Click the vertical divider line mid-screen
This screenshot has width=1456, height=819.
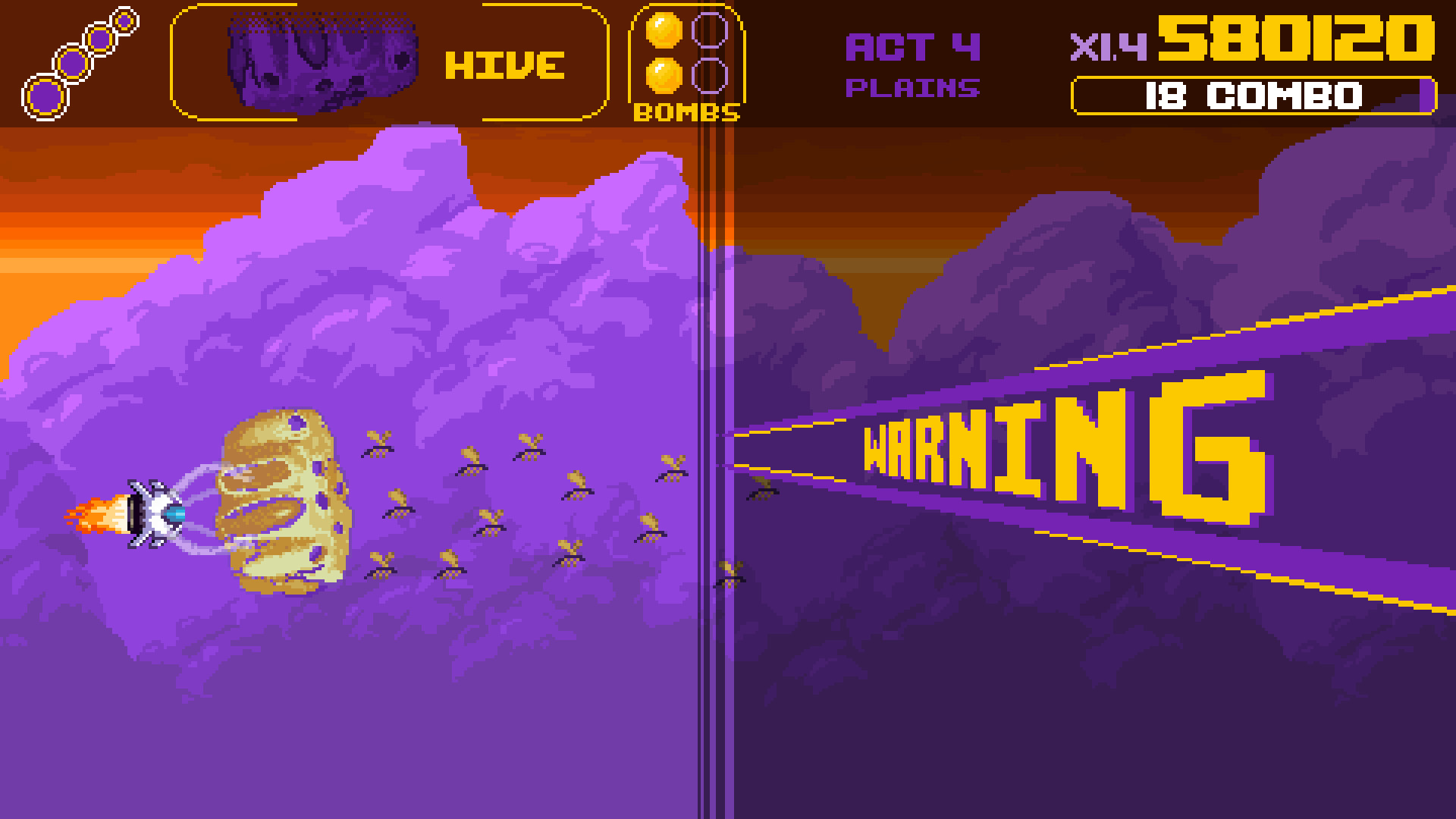click(x=713, y=455)
